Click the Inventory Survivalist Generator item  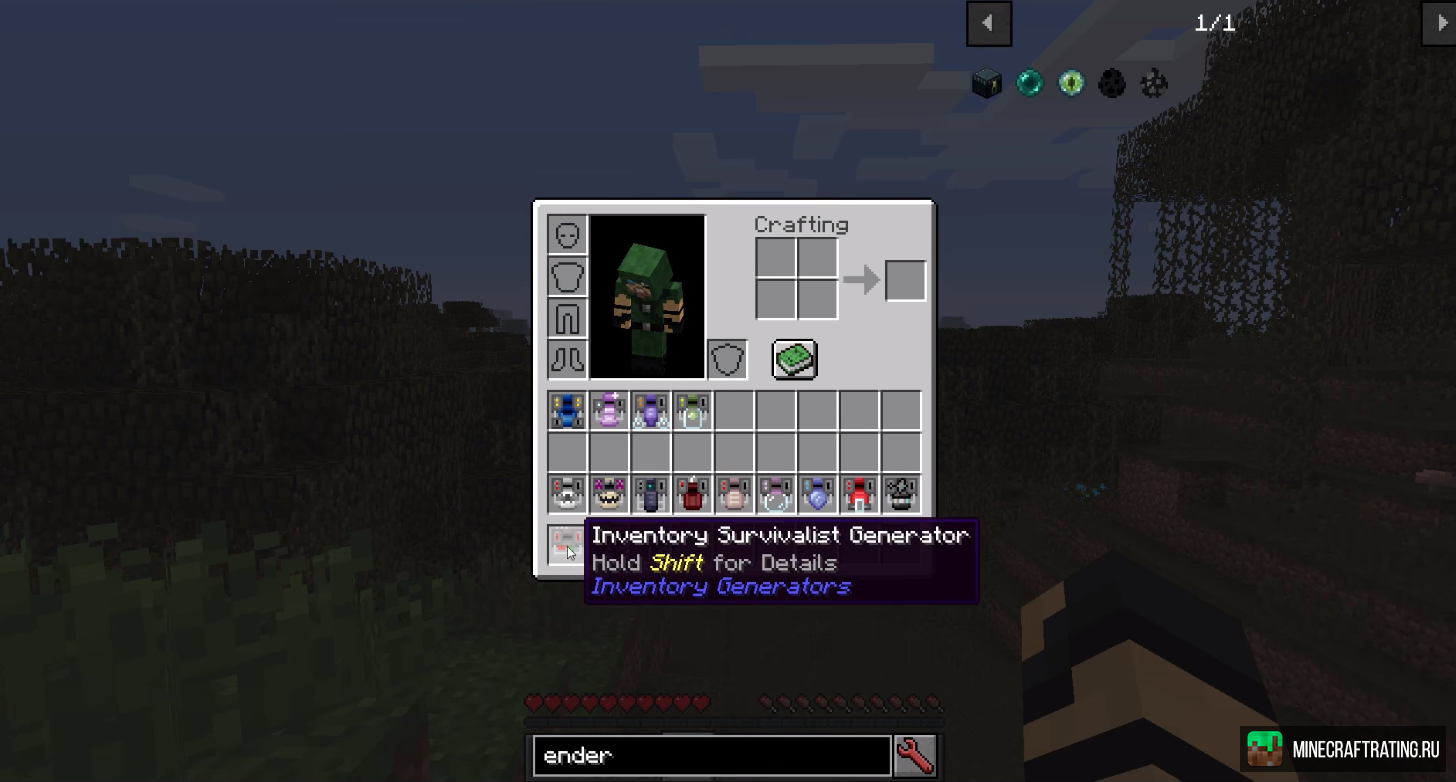567,542
